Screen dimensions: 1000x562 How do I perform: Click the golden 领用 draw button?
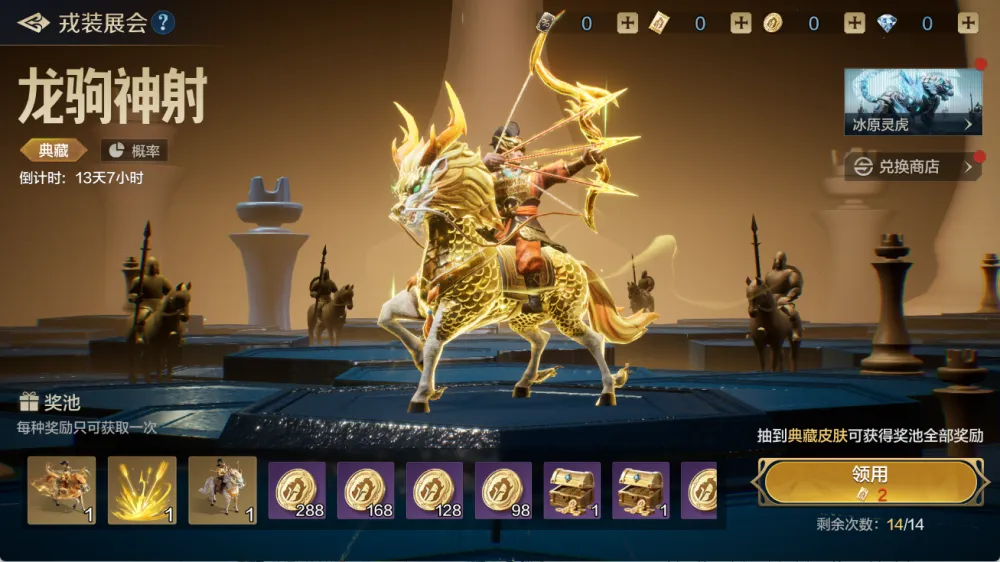click(x=869, y=482)
